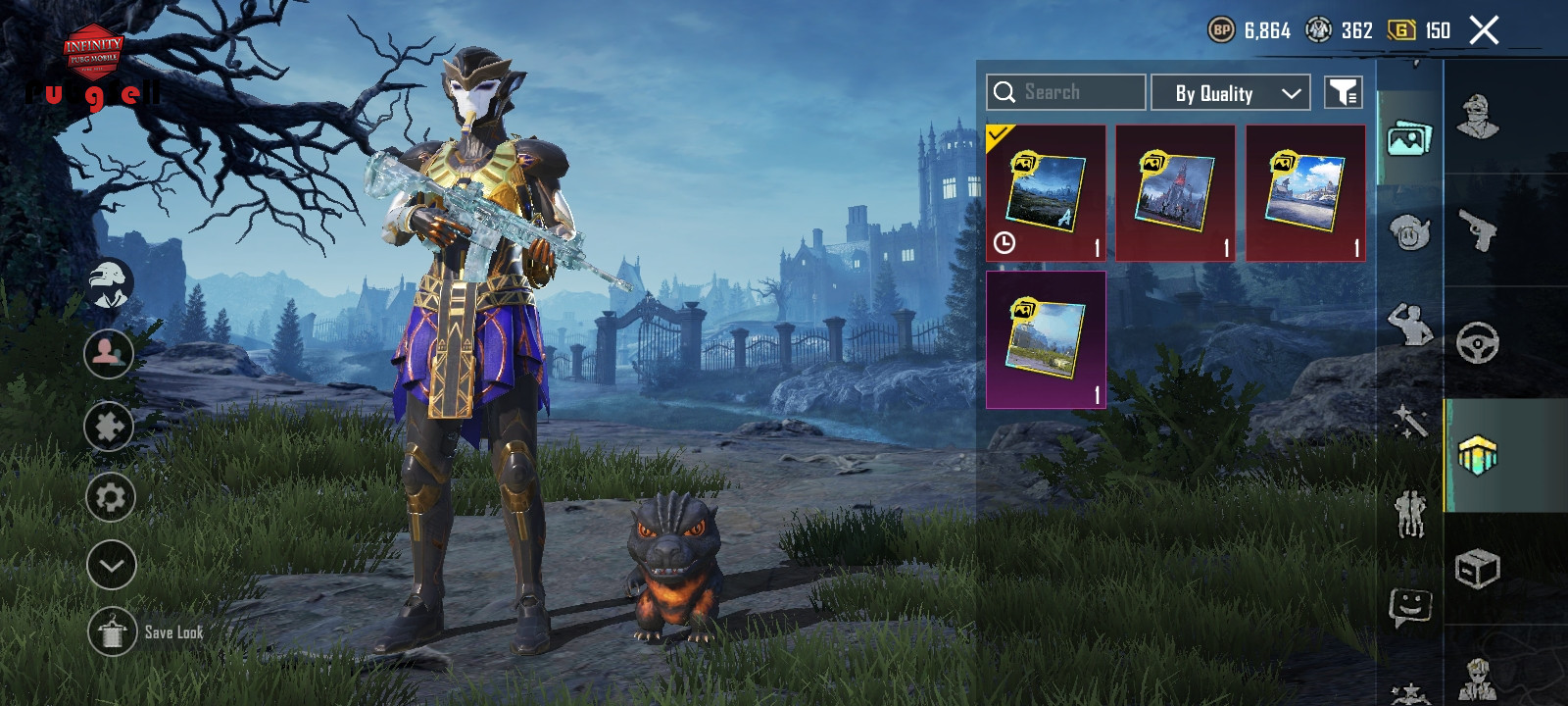
Task: Switch to the saluting figure emote tab
Action: click(1409, 325)
